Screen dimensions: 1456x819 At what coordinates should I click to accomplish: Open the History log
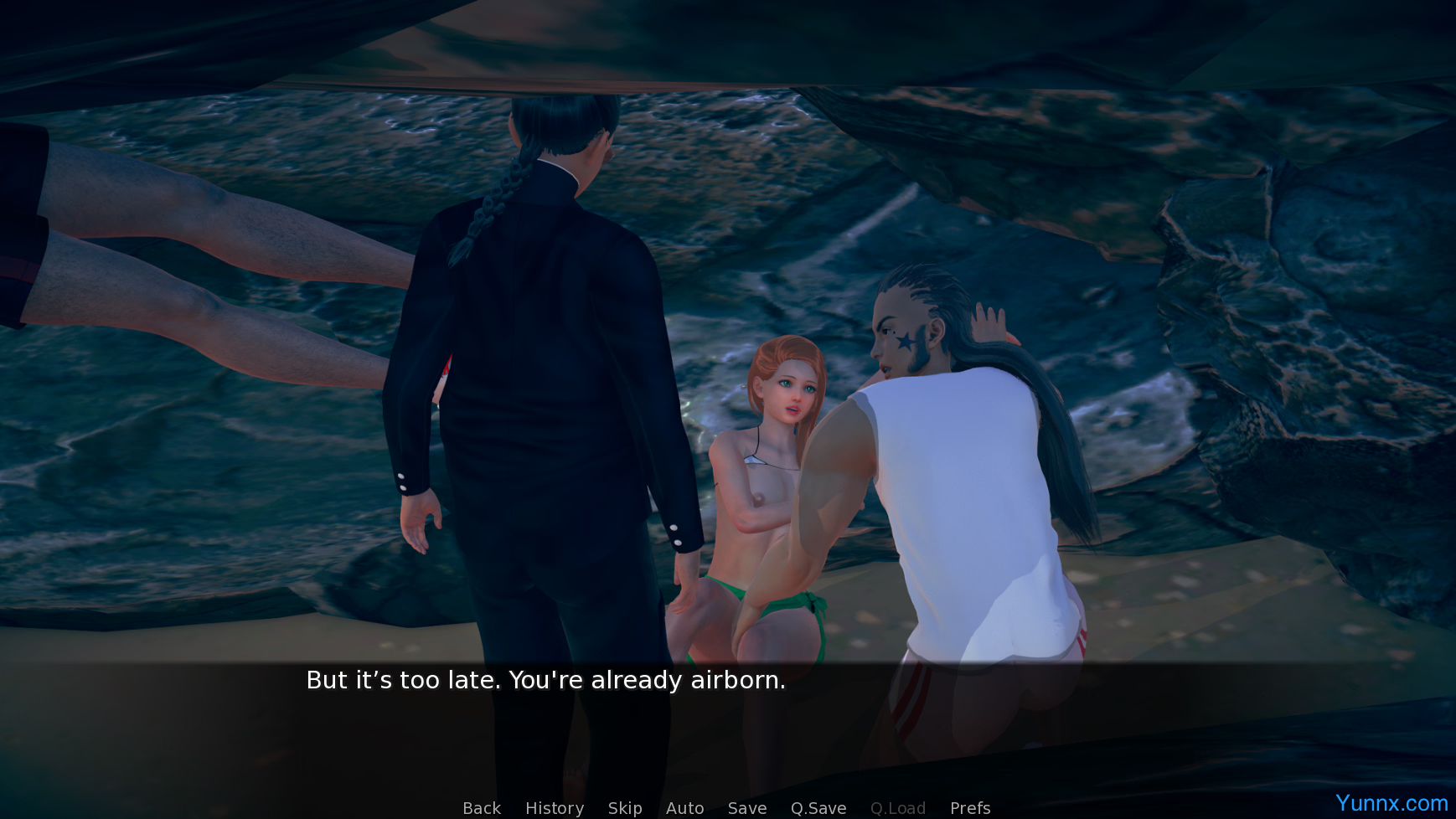tap(555, 808)
